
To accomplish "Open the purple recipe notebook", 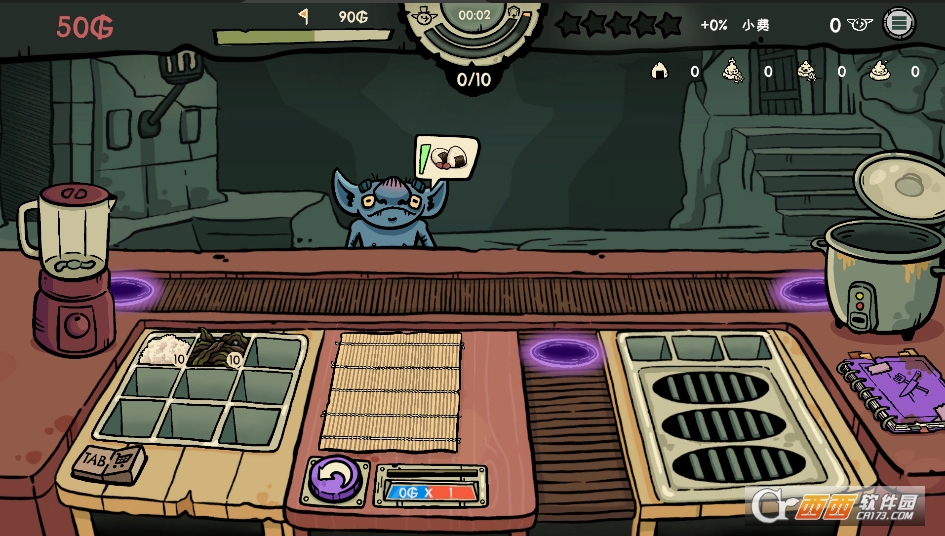I will 889,392.
